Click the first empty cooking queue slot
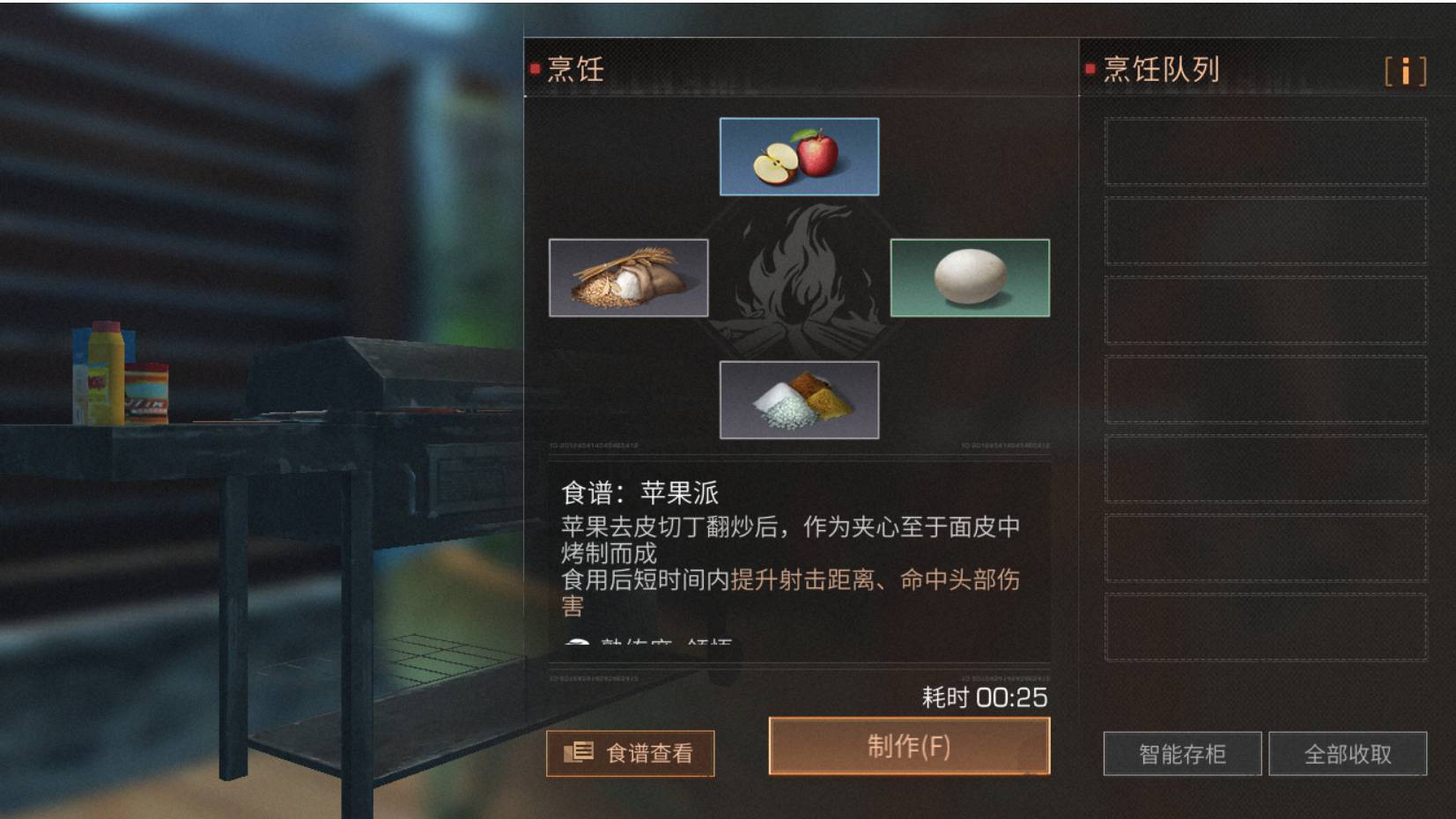The width and height of the screenshot is (1456, 819). [x=1266, y=150]
